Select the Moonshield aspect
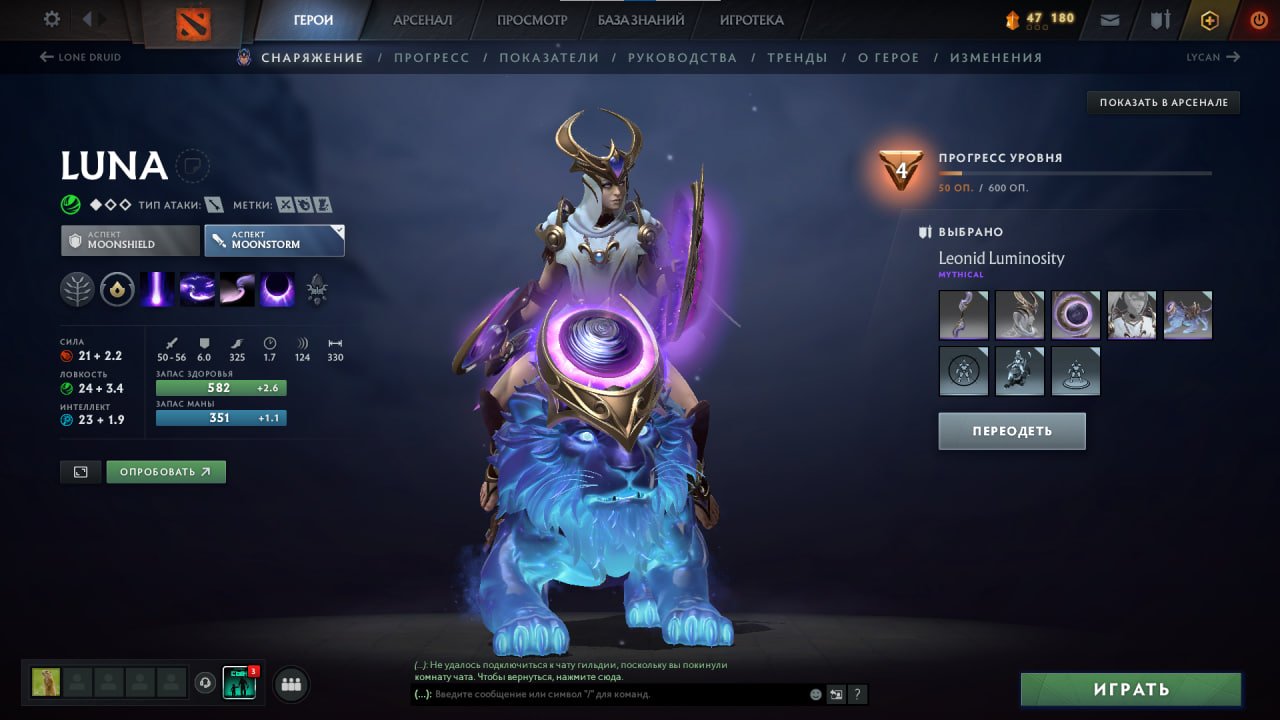Screen dimensions: 1280x720 (x=129, y=240)
